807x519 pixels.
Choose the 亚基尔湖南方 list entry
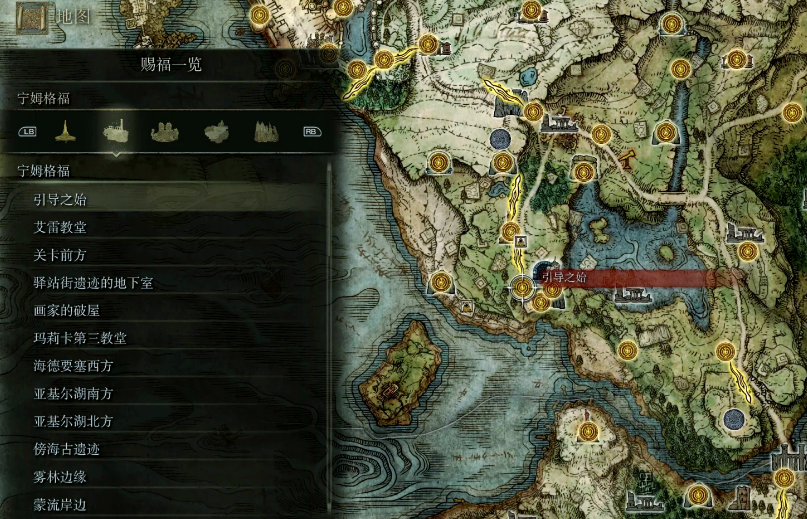tap(73, 394)
